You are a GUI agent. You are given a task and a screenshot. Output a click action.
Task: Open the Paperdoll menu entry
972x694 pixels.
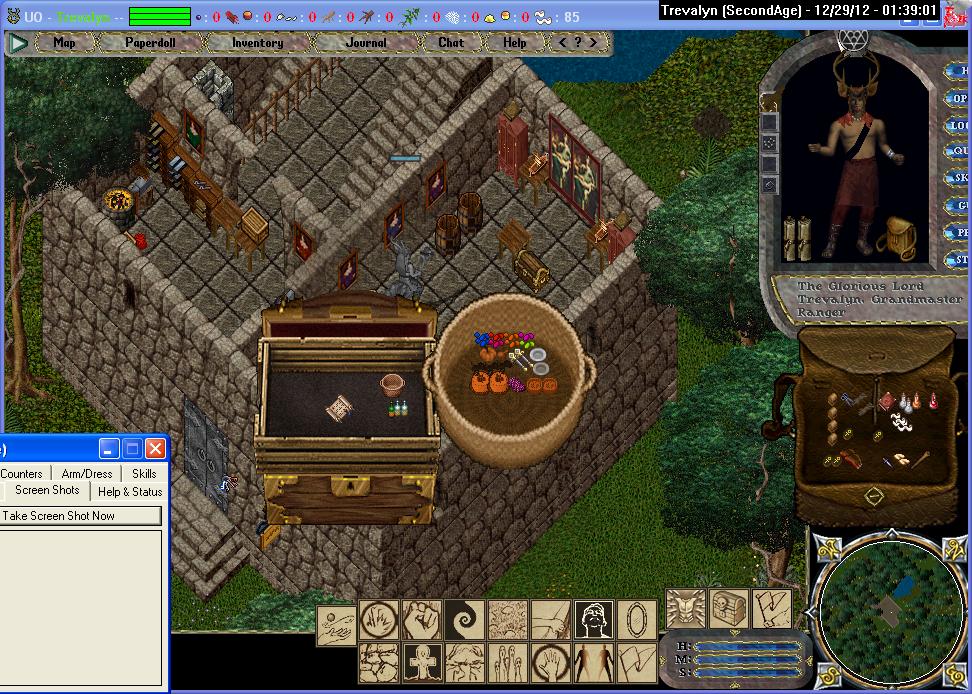(149, 43)
